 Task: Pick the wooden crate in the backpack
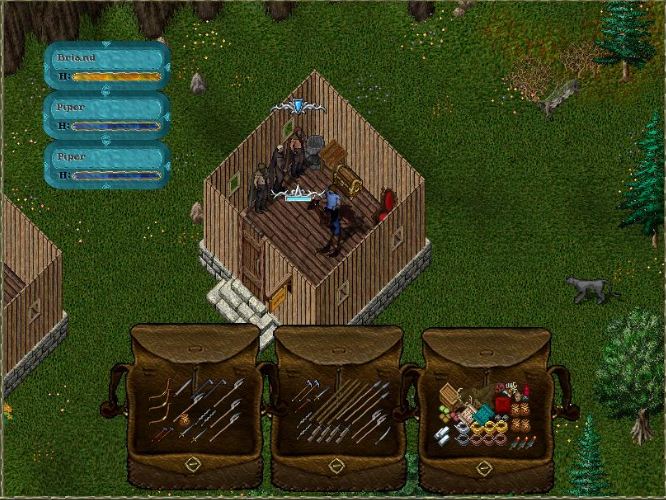[x=449, y=395]
